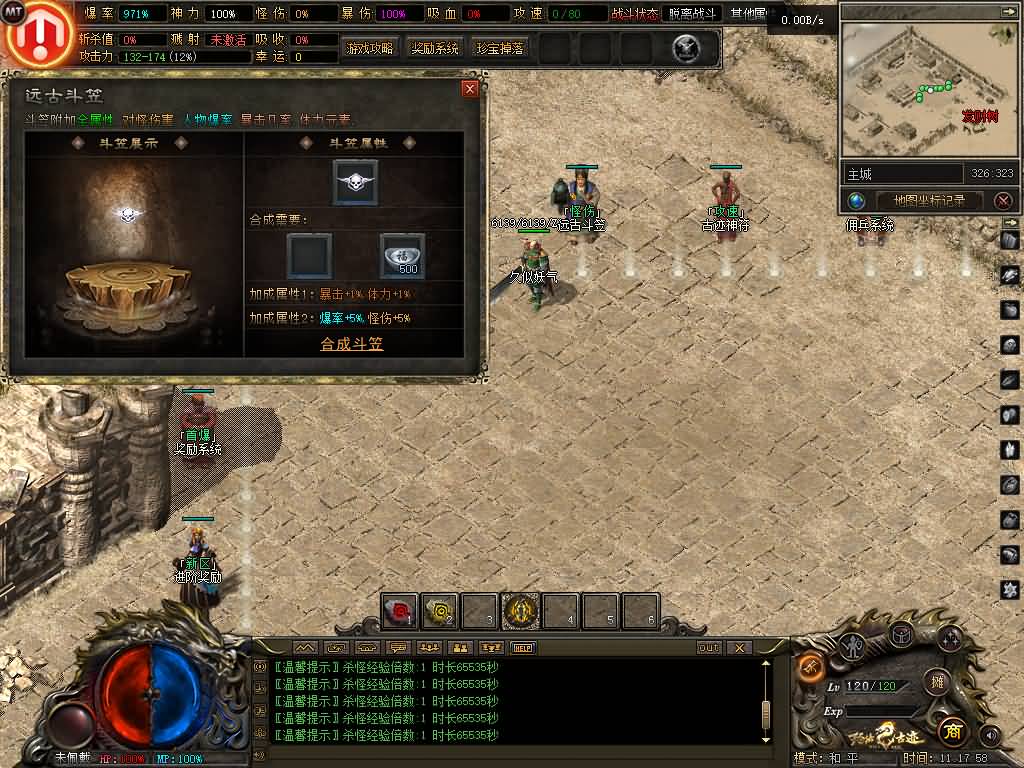Open the 奖励系统 reward system
1024x768 pixels.
pos(435,48)
